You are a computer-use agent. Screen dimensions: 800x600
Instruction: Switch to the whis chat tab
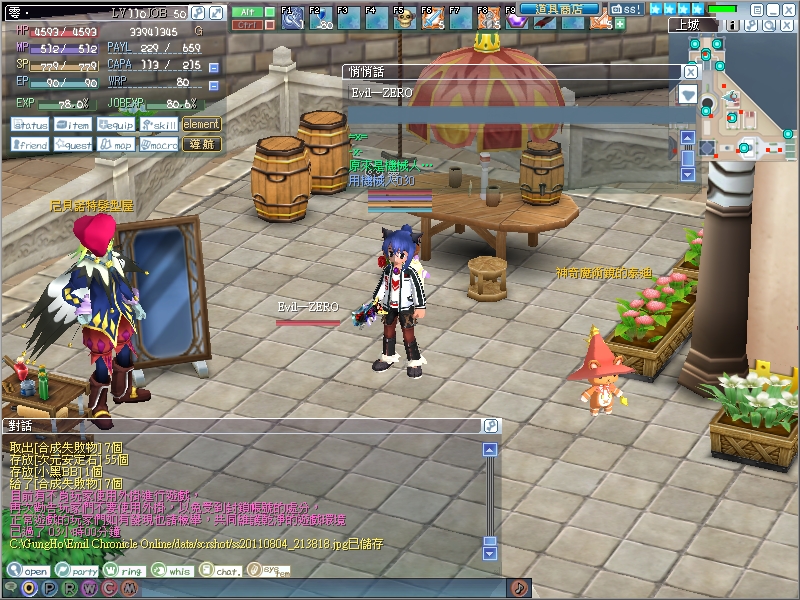(173, 571)
